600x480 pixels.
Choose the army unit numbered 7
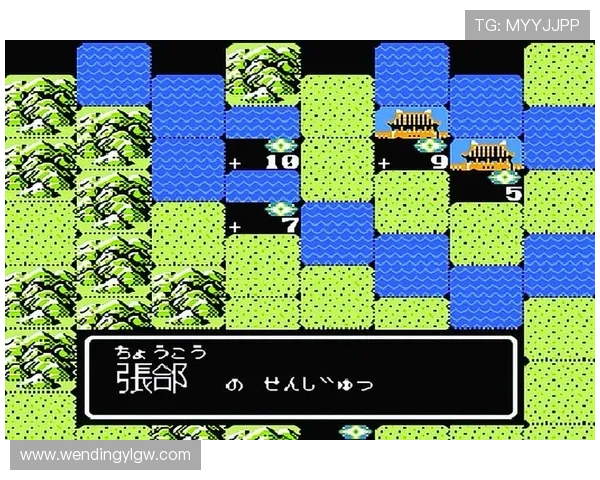[x=281, y=211]
